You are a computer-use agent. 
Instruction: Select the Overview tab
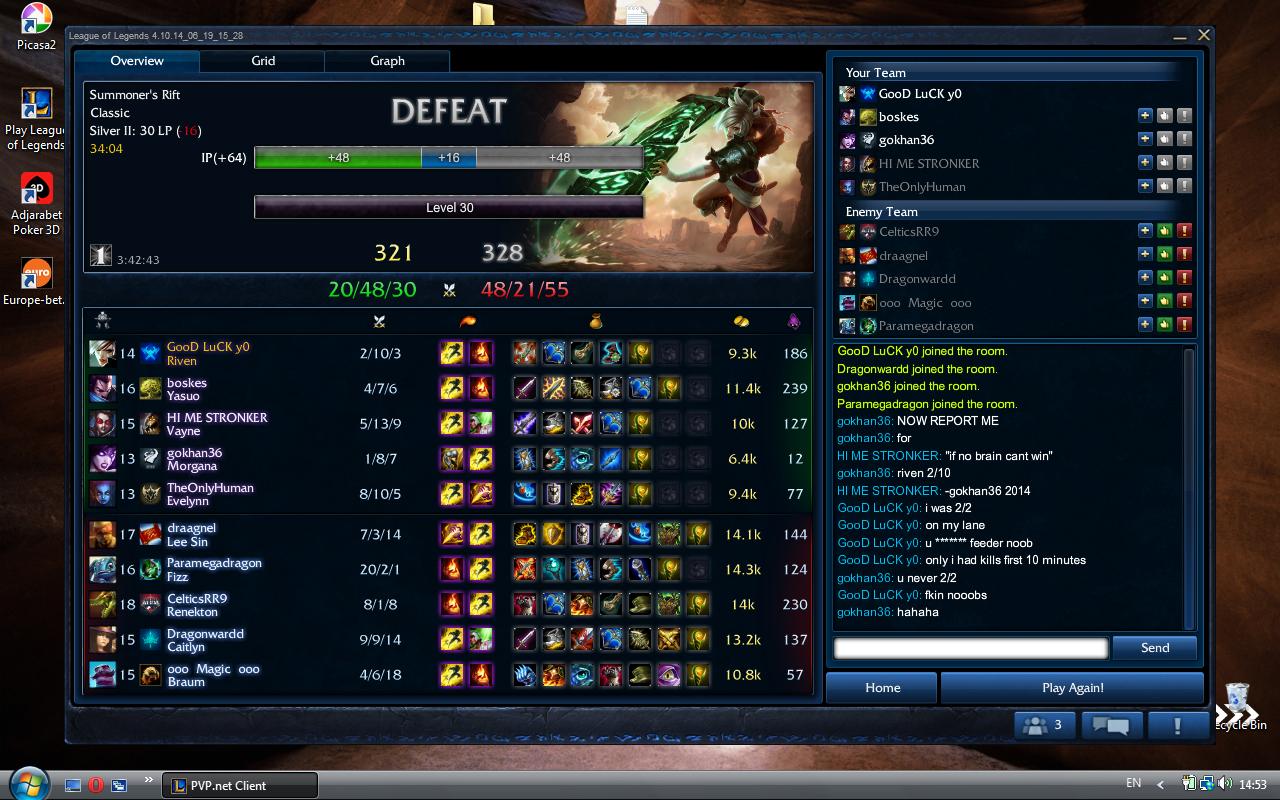click(137, 61)
